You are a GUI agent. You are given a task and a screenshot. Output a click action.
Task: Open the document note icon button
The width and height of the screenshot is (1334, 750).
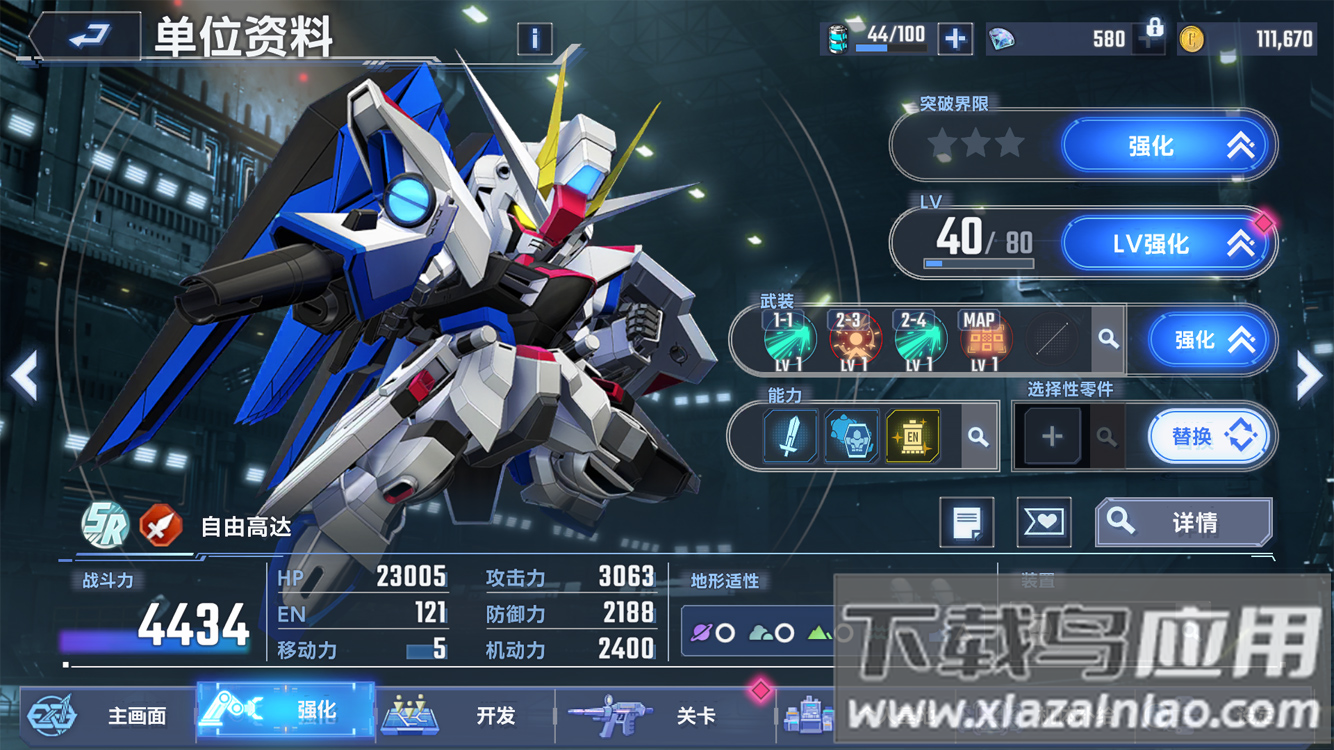coord(966,522)
